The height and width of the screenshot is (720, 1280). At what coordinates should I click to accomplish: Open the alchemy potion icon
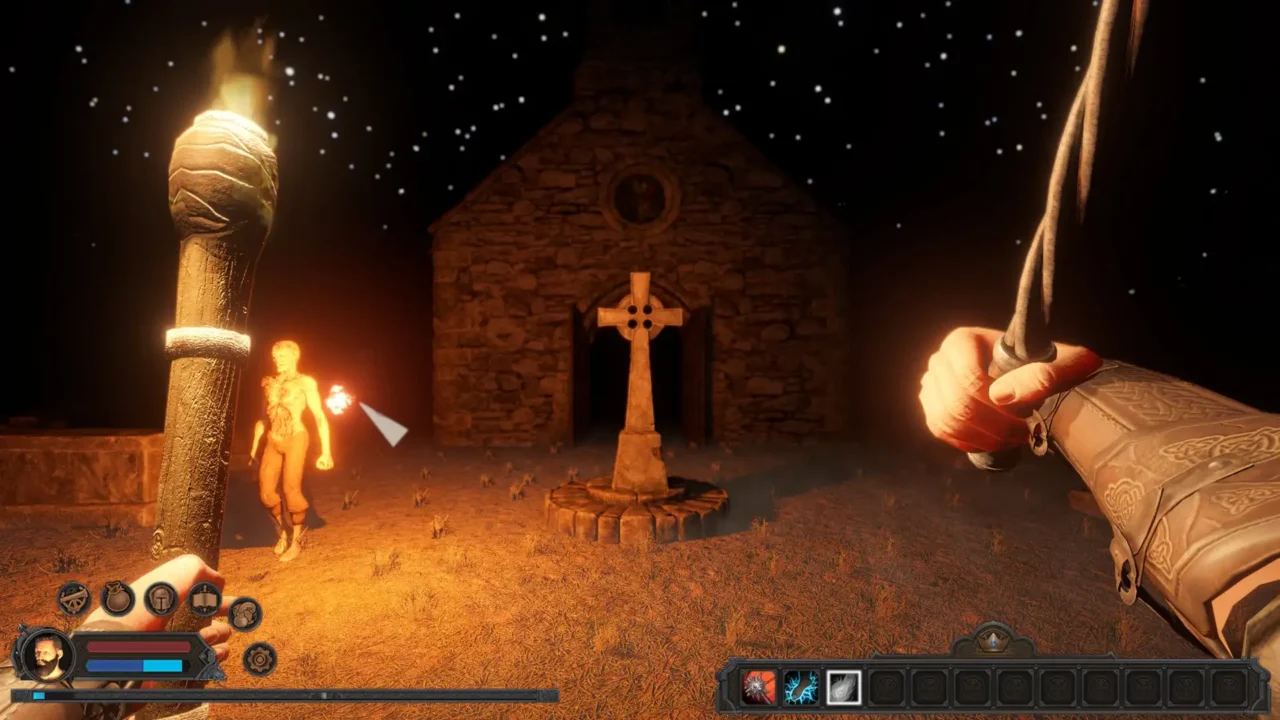246,615
